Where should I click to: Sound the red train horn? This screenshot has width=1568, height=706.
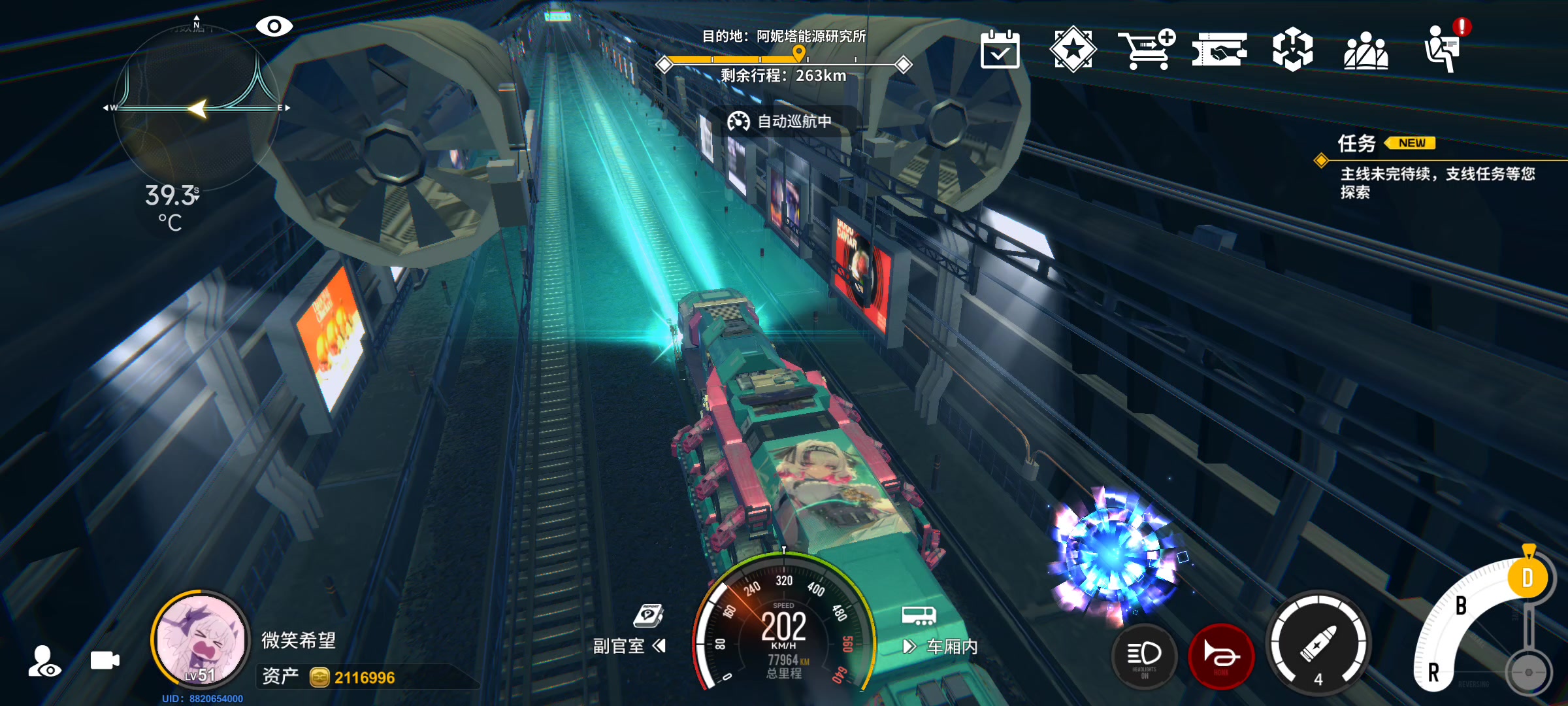tap(1220, 656)
